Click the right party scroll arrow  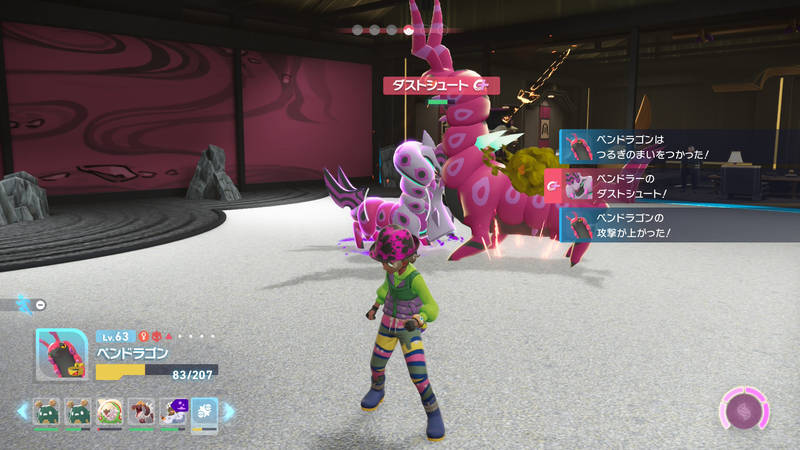tap(228, 411)
